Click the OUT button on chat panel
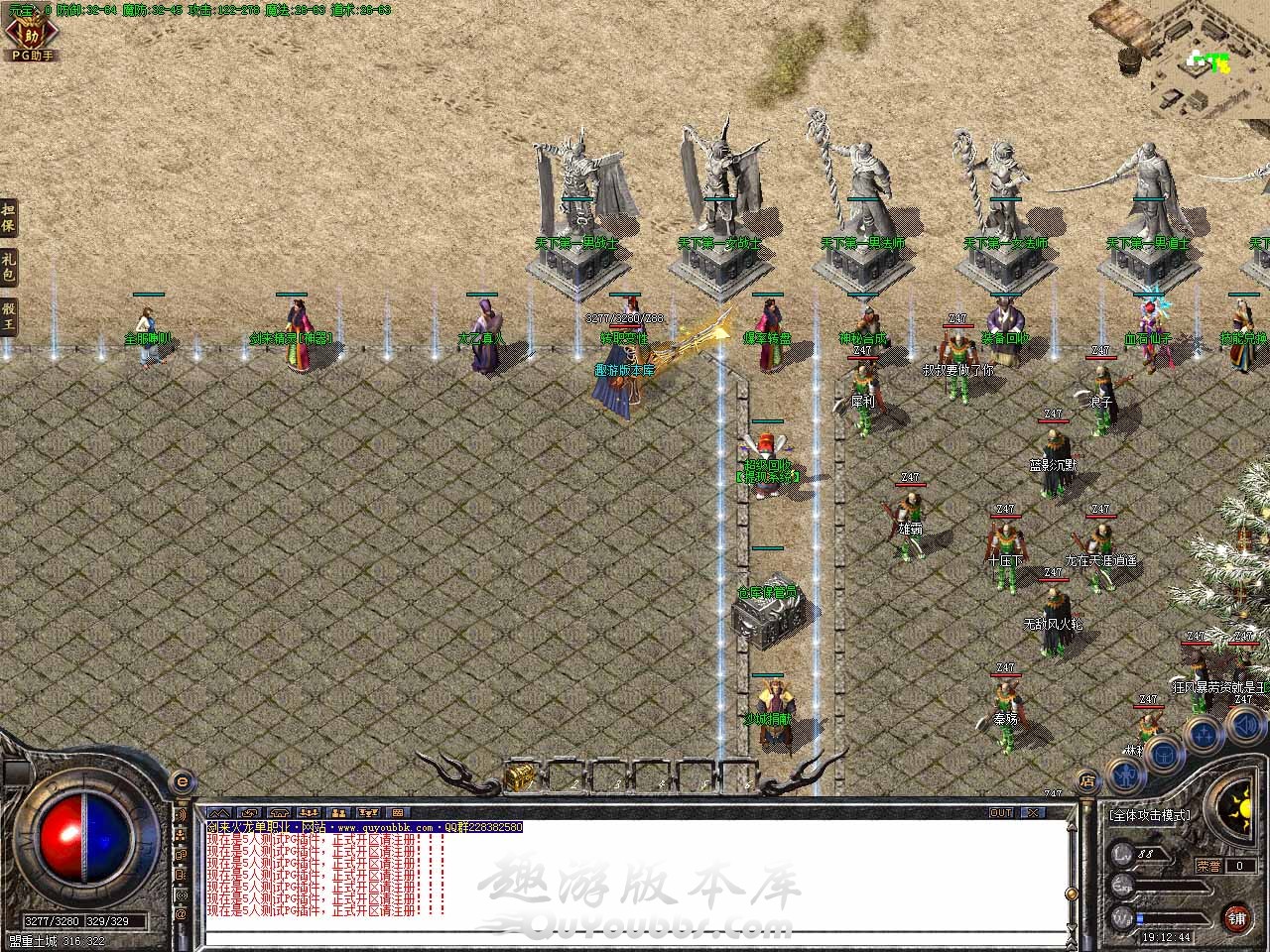The image size is (1270, 952). tap(1001, 813)
